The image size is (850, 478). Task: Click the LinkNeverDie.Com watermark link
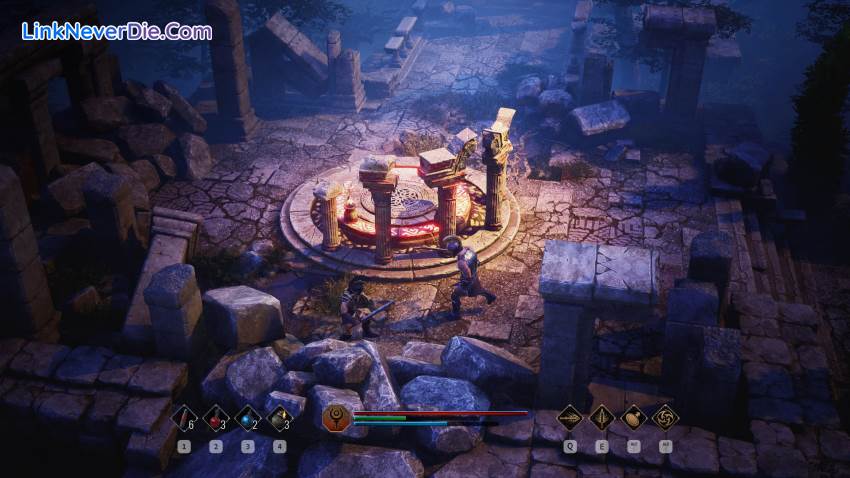point(117,31)
